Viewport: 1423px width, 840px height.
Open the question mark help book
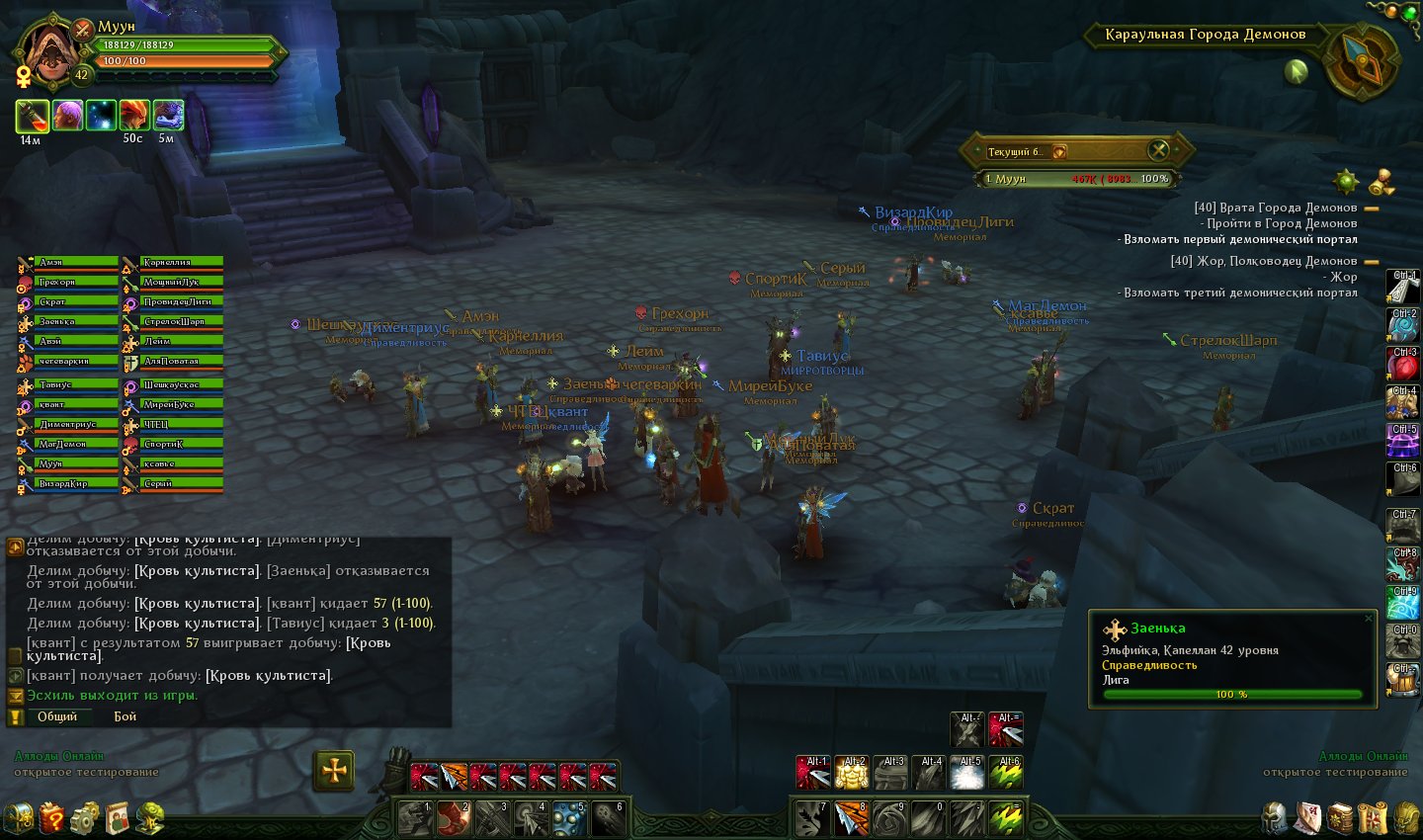(x=52, y=817)
